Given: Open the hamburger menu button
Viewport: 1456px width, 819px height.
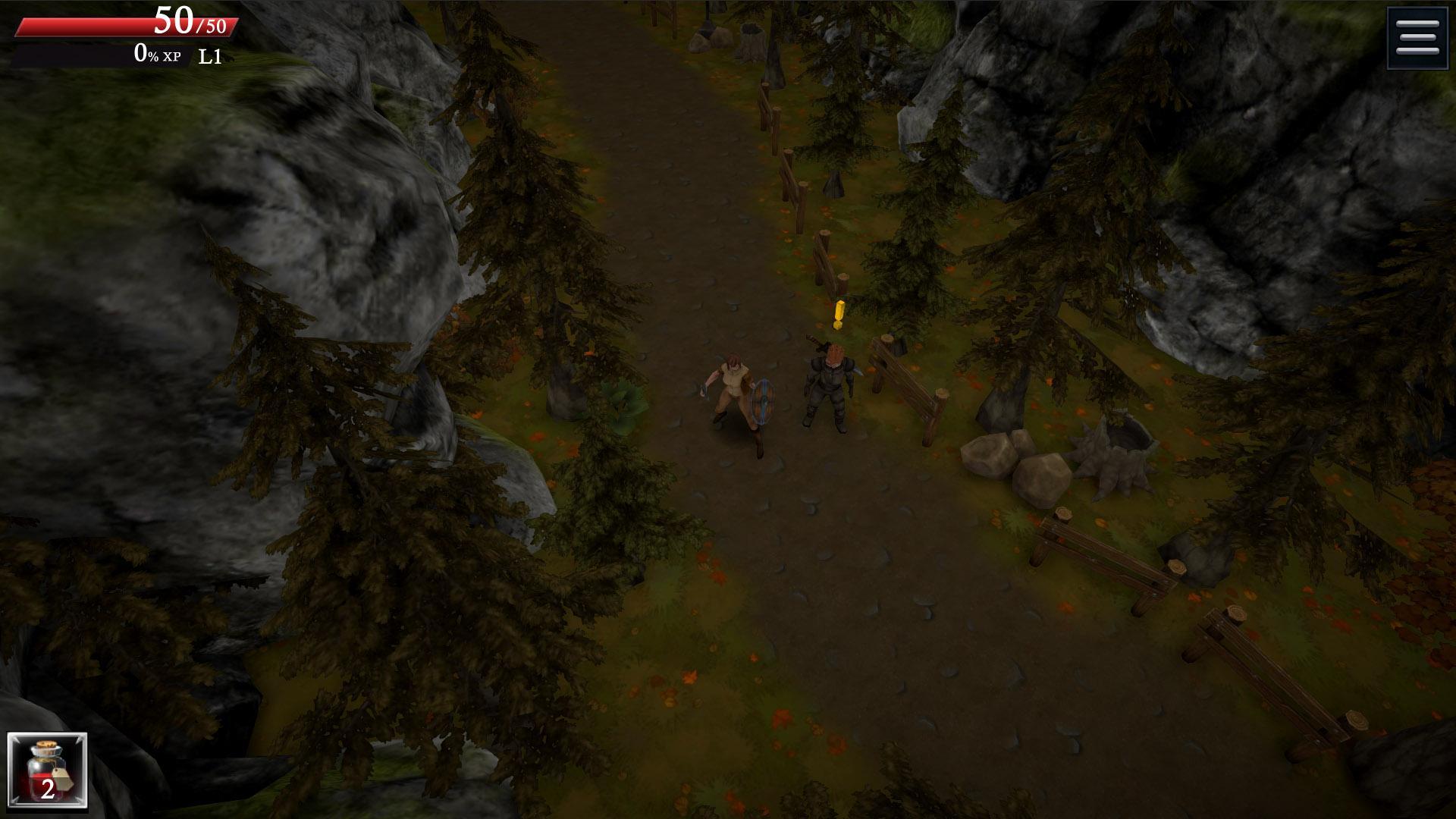Looking at the screenshot, I should tap(1417, 38).
